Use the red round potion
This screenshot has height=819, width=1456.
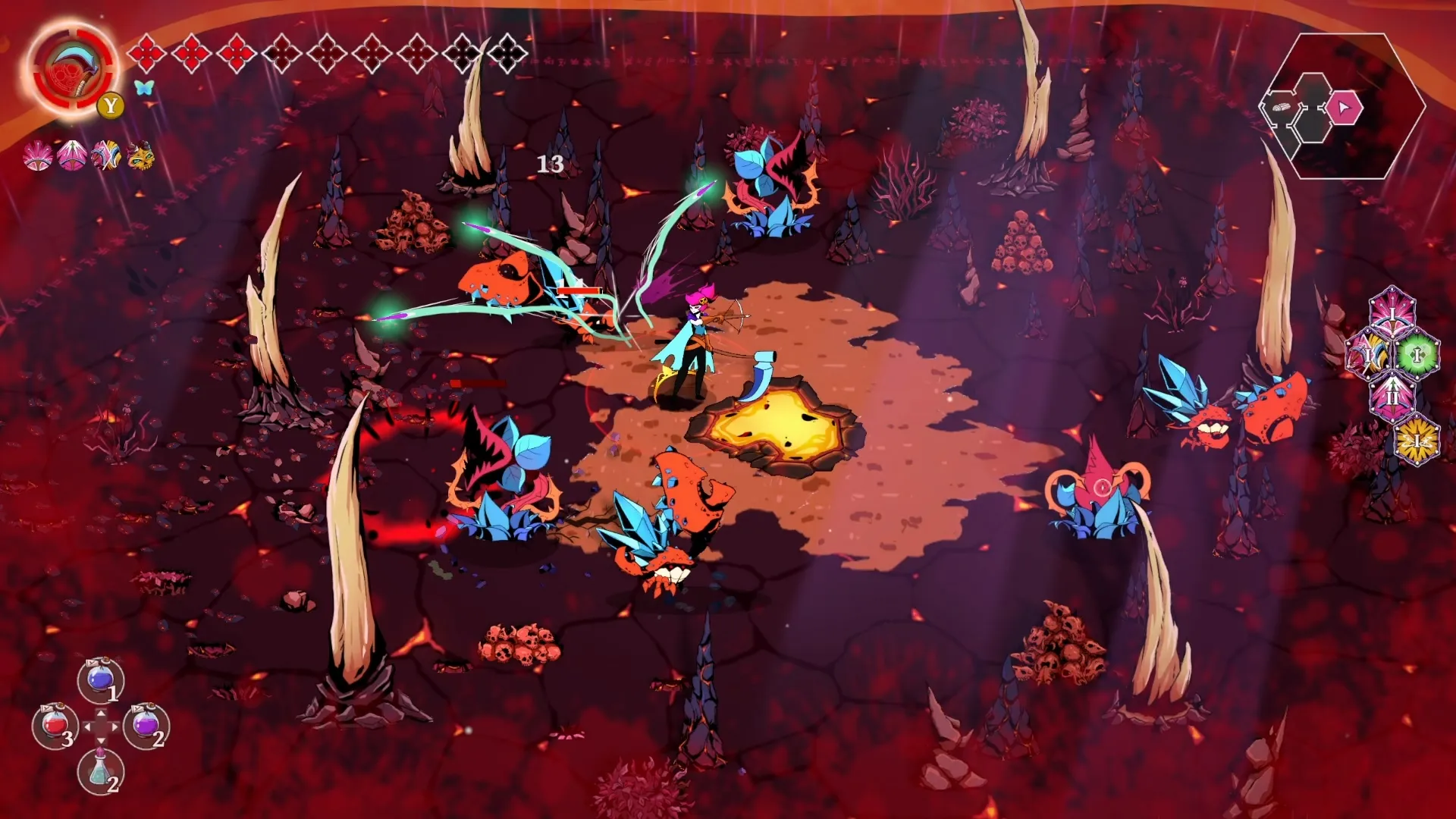55,725
